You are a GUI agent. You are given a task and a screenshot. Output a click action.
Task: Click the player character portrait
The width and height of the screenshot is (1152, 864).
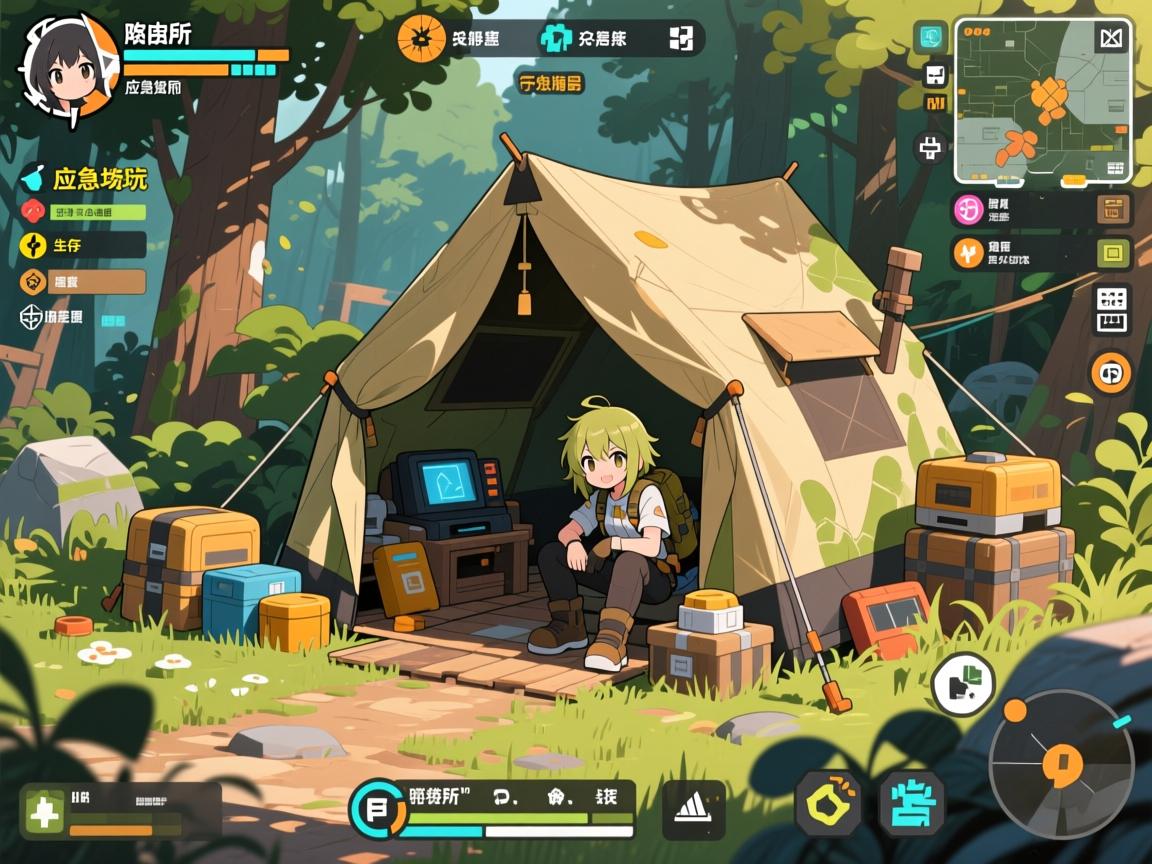tap(68, 66)
